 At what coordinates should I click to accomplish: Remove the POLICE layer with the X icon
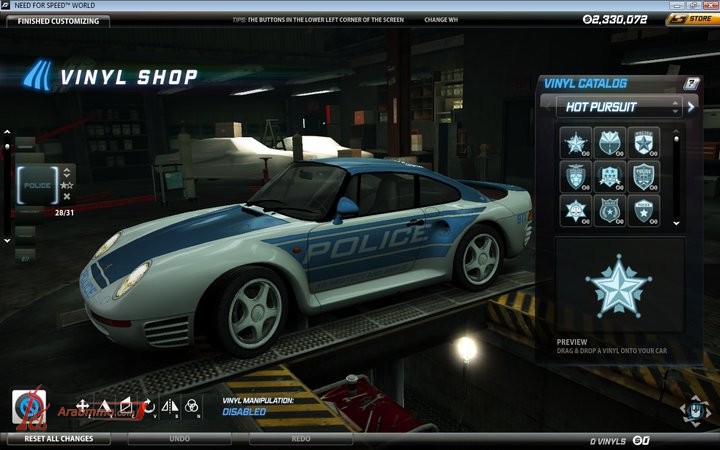67,197
